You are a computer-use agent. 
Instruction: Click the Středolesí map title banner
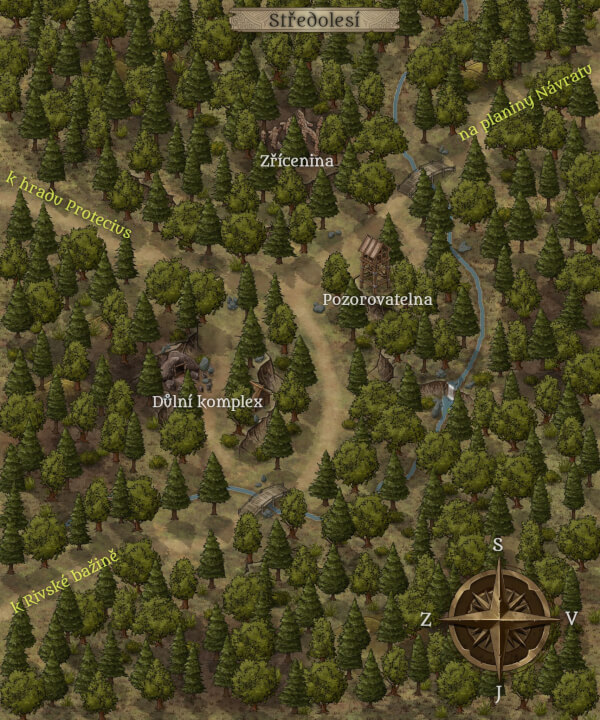pyautogui.click(x=314, y=19)
